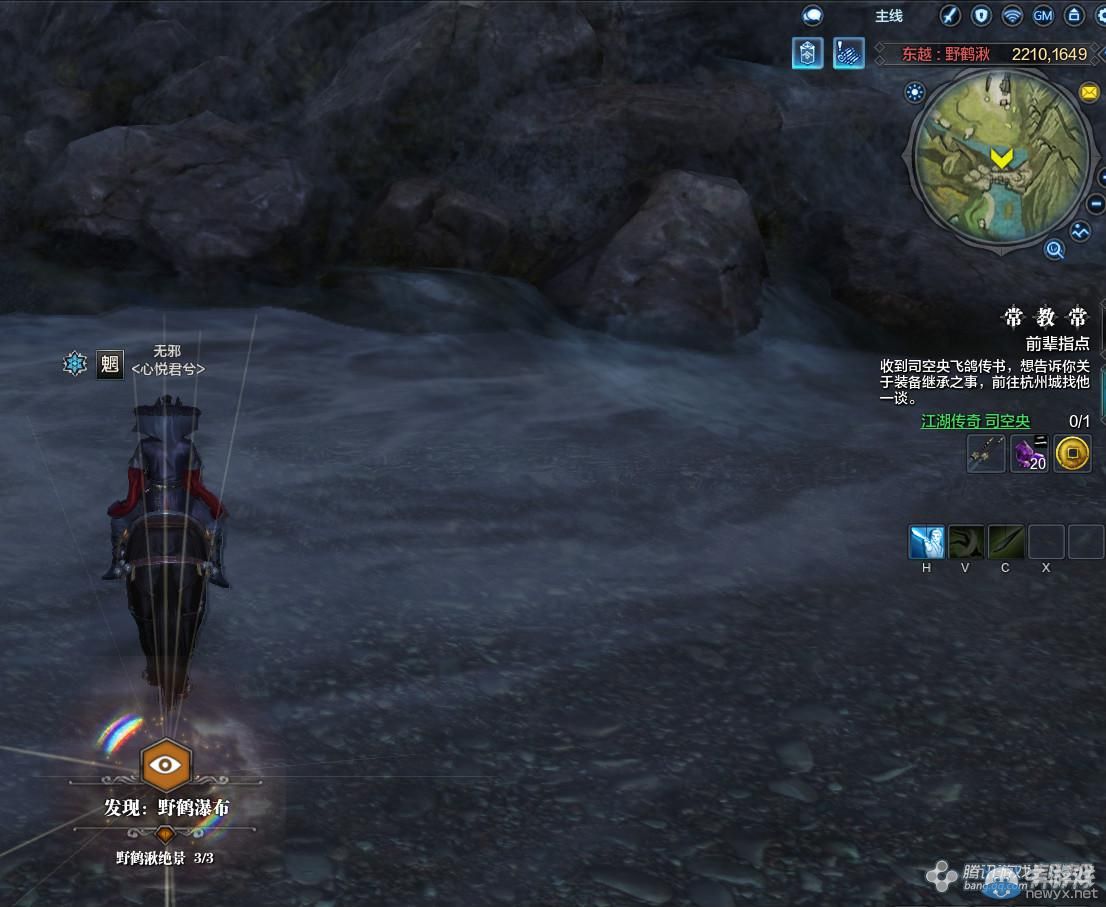Inspect the purple crystal reward icon
The width and height of the screenshot is (1106, 907).
[1029, 454]
